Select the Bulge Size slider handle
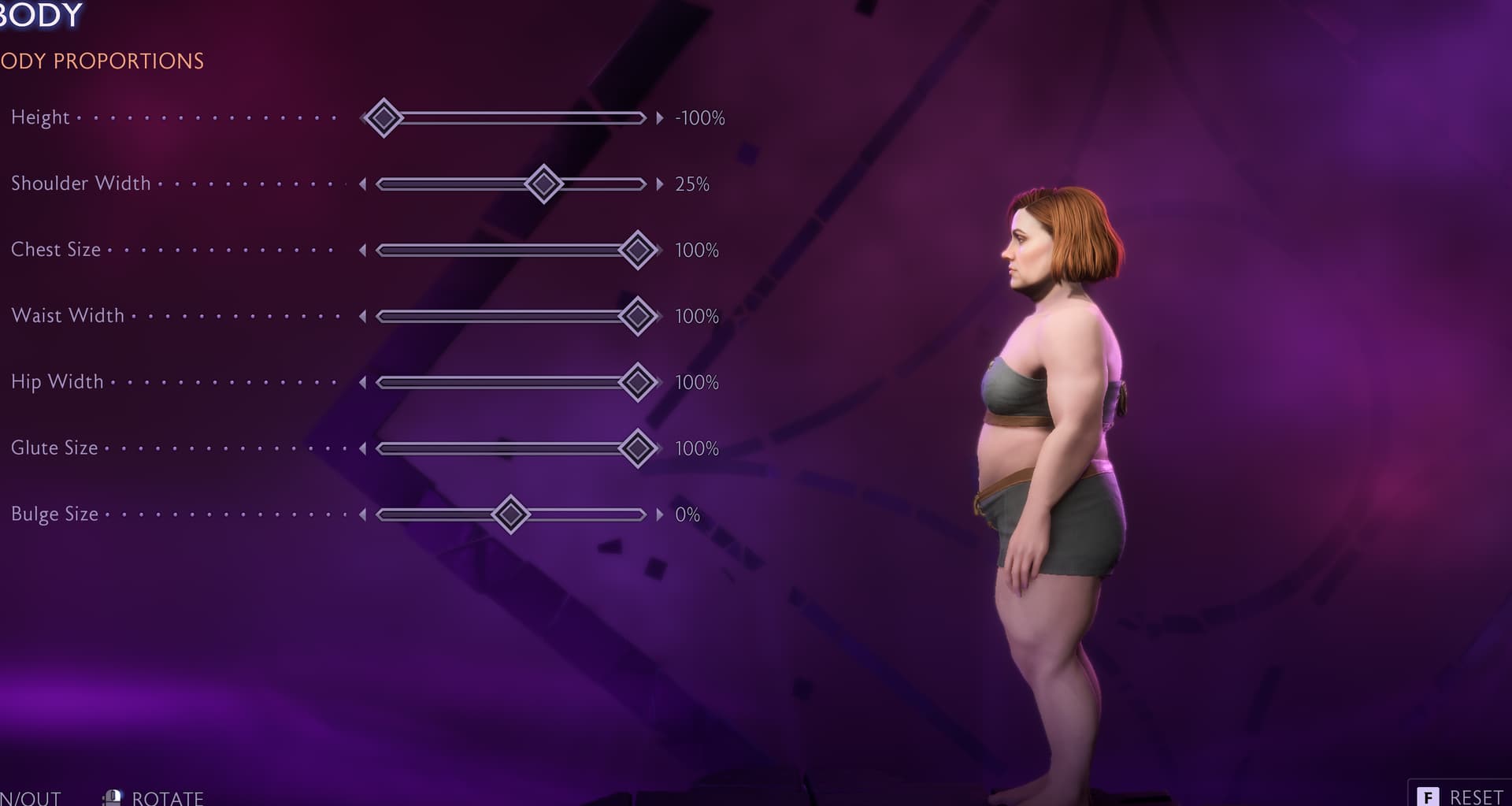Viewport: 1512px width, 806px height. (510, 515)
